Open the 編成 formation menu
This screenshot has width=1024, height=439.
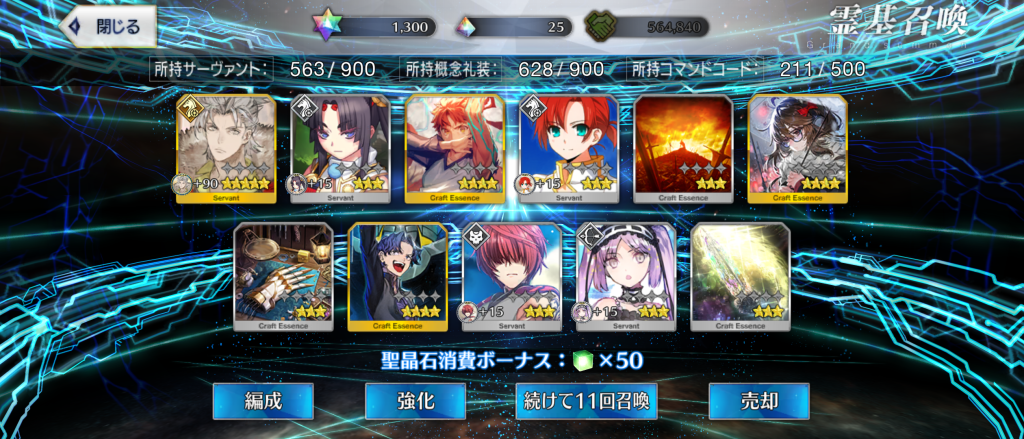point(263,401)
